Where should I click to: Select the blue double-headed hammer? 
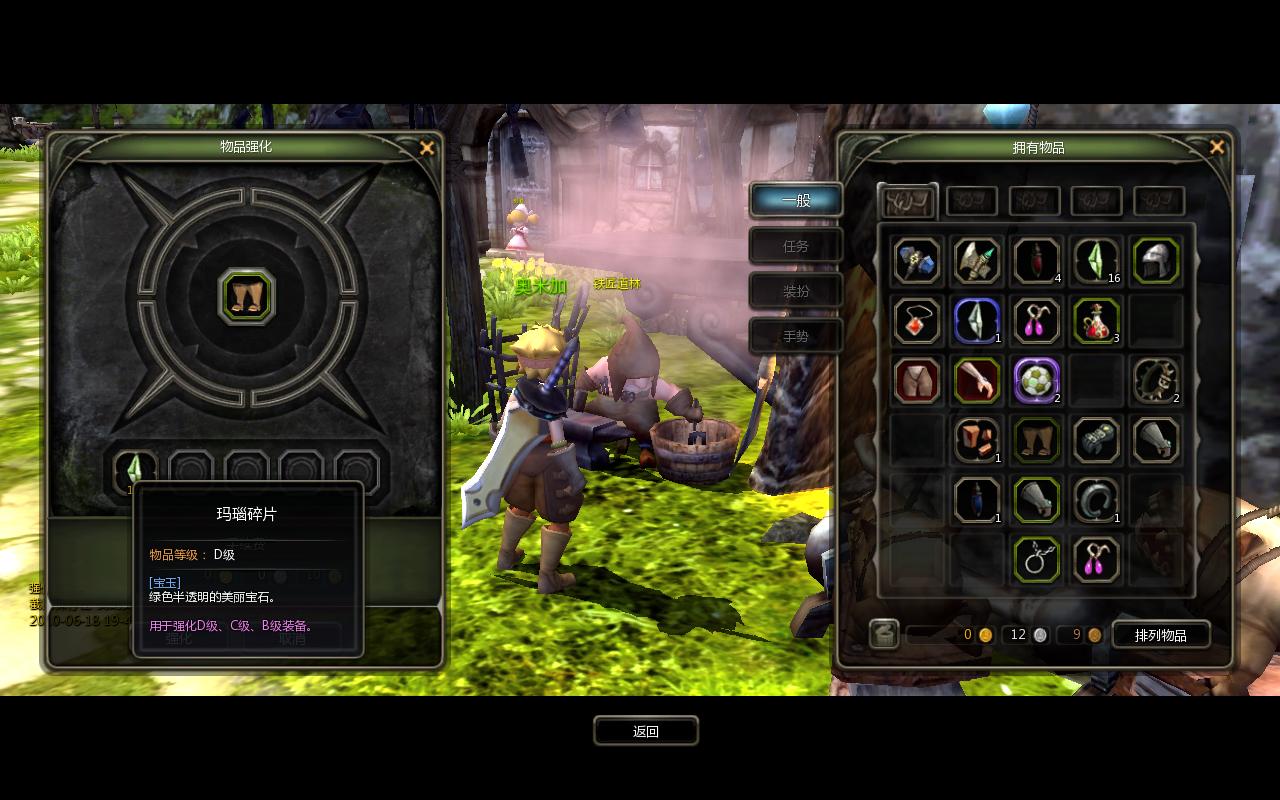tap(916, 261)
